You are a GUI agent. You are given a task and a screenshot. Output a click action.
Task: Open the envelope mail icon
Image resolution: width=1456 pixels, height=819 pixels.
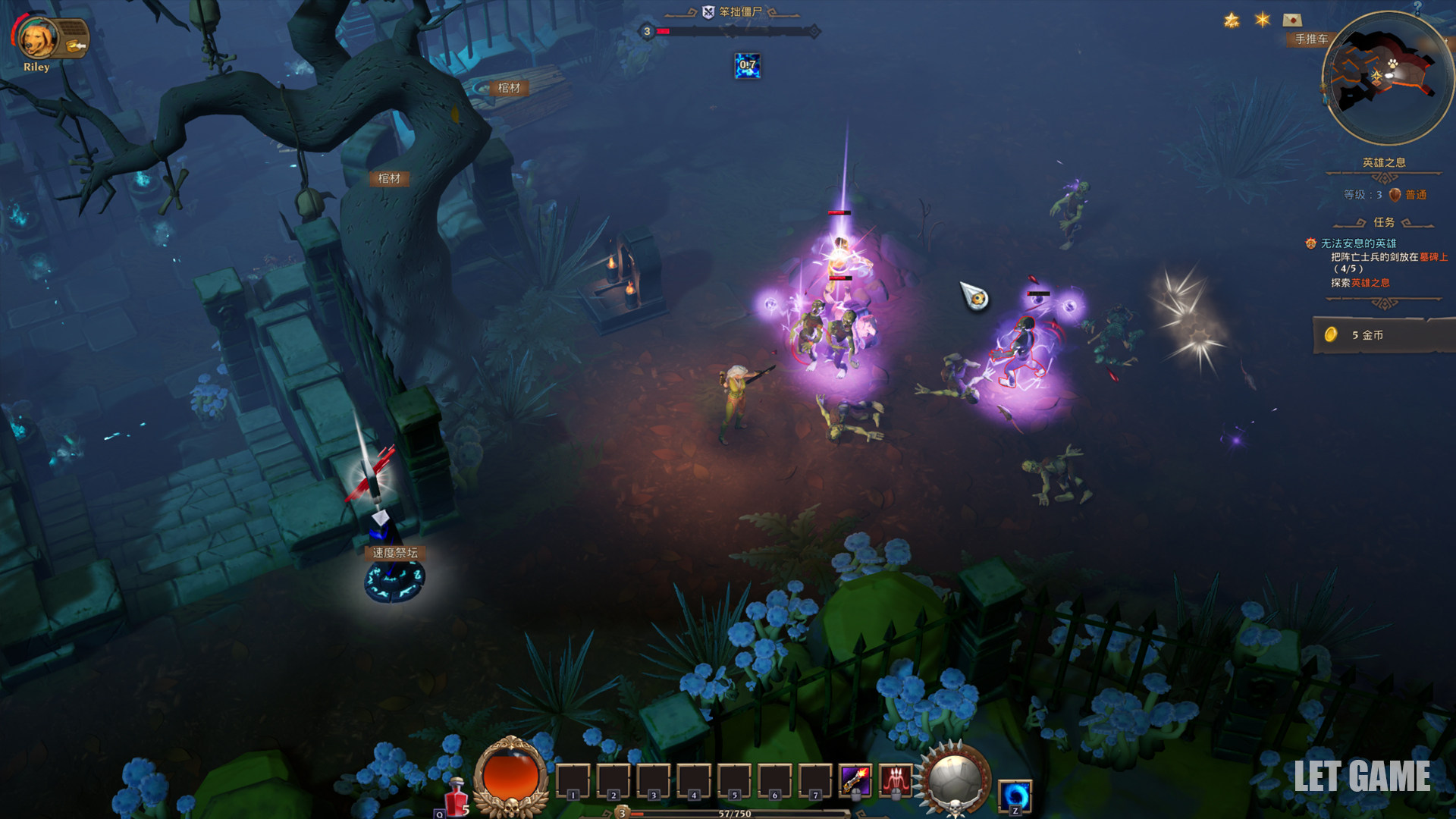pyautogui.click(x=1292, y=20)
